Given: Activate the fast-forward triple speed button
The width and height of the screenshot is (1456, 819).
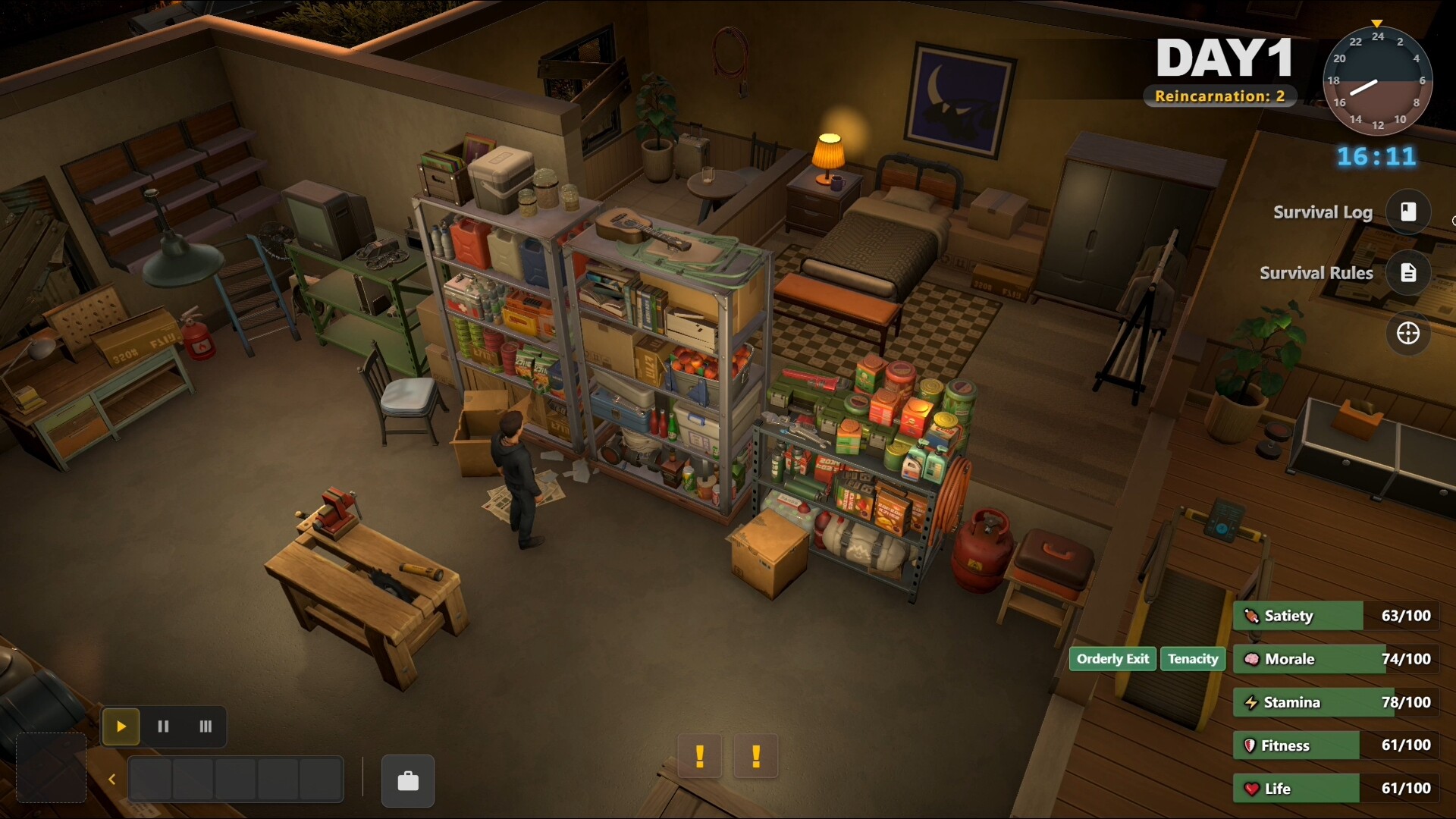Looking at the screenshot, I should click(x=206, y=726).
